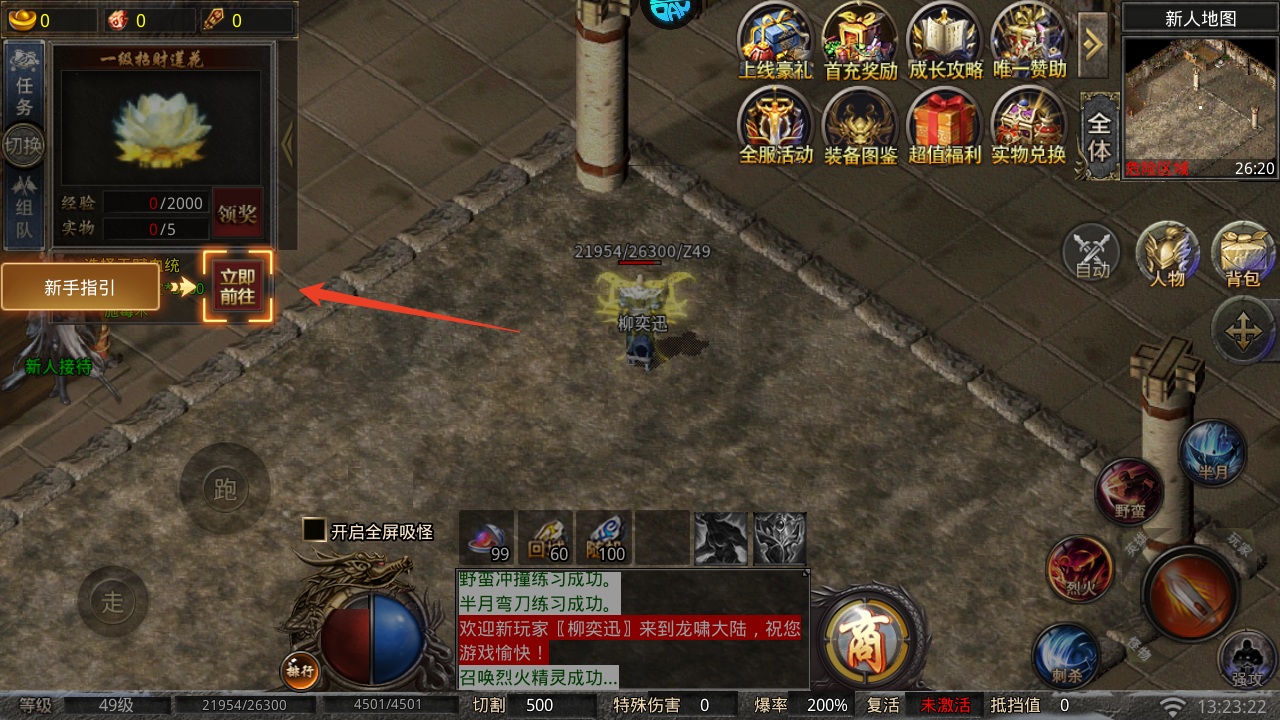Image resolution: width=1280 pixels, height=720 pixels.
Task: Switch to the 组队 team tab
Action: (24, 210)
